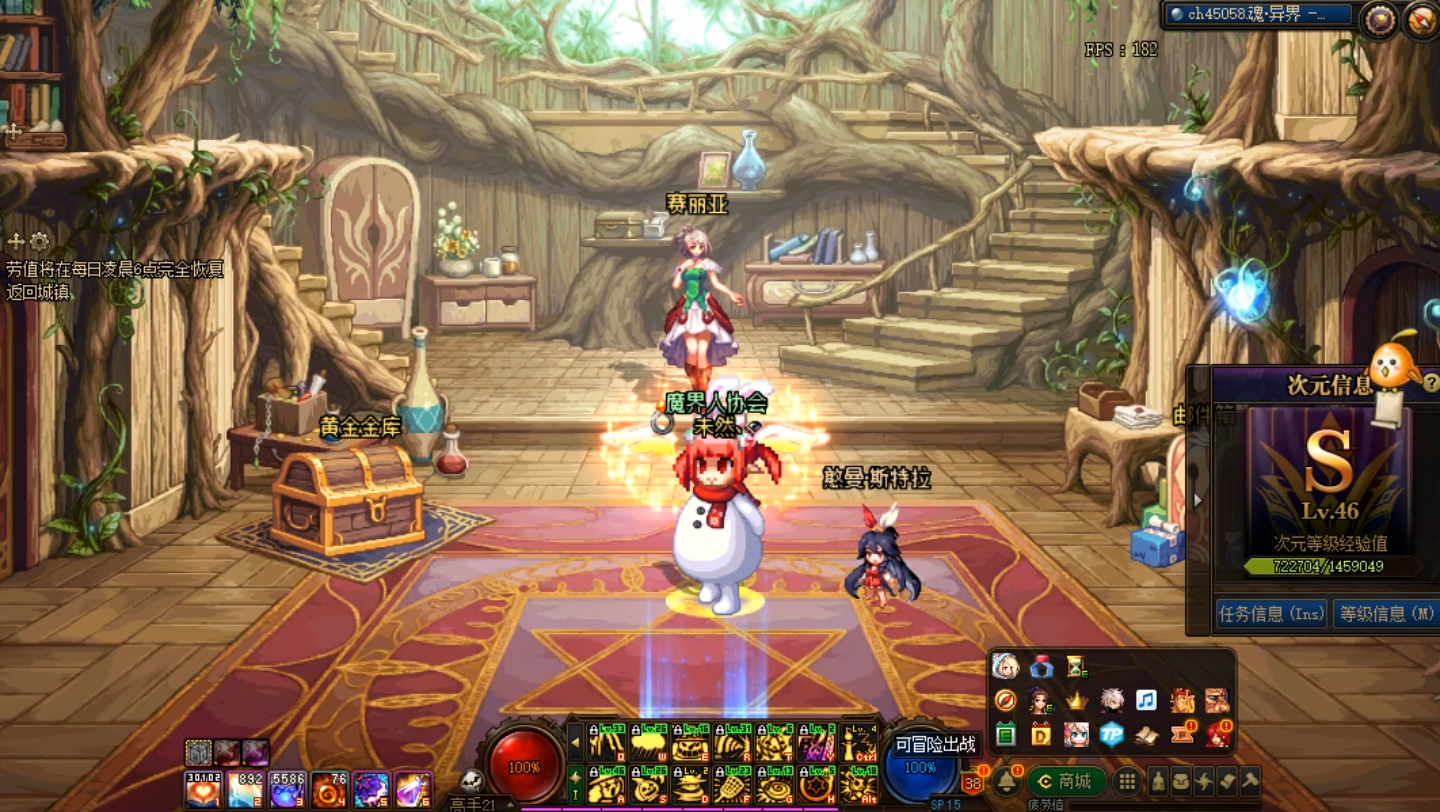
Task: Select the ch45058 channel bar
Action: click(1257, 15)
